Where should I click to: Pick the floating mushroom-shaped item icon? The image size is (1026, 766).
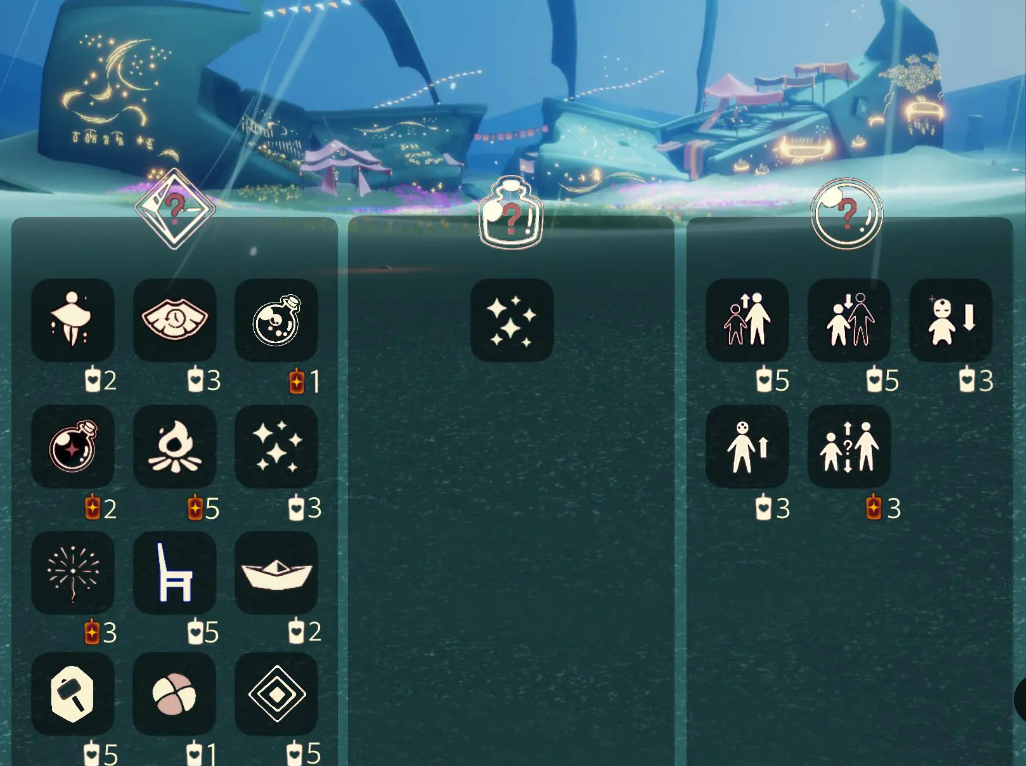point(72,320)
